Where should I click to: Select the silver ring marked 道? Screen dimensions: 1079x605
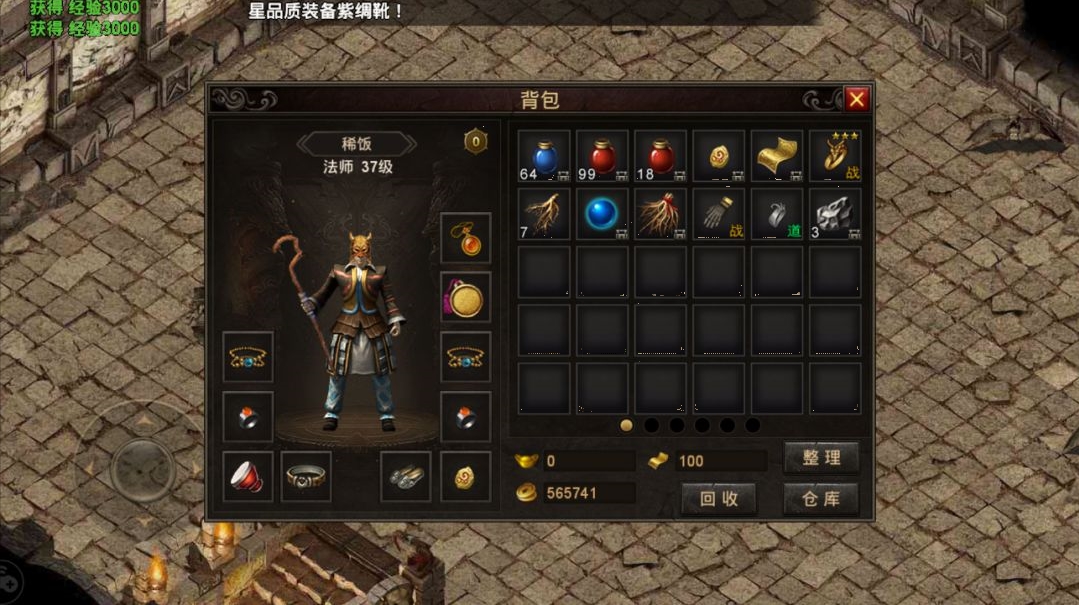(x=777, y=215)
